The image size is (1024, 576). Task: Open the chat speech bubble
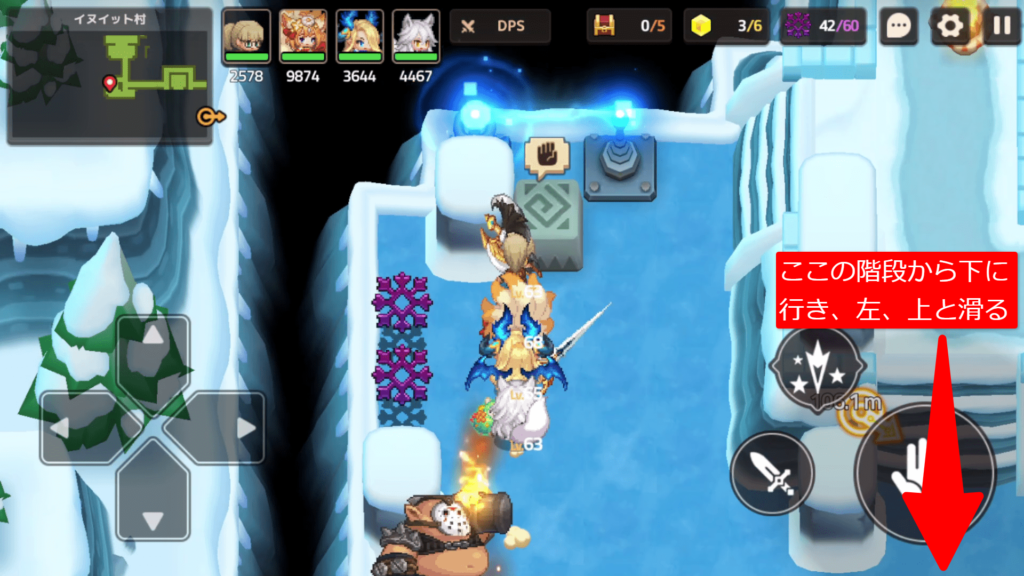[x=899, y=27]
